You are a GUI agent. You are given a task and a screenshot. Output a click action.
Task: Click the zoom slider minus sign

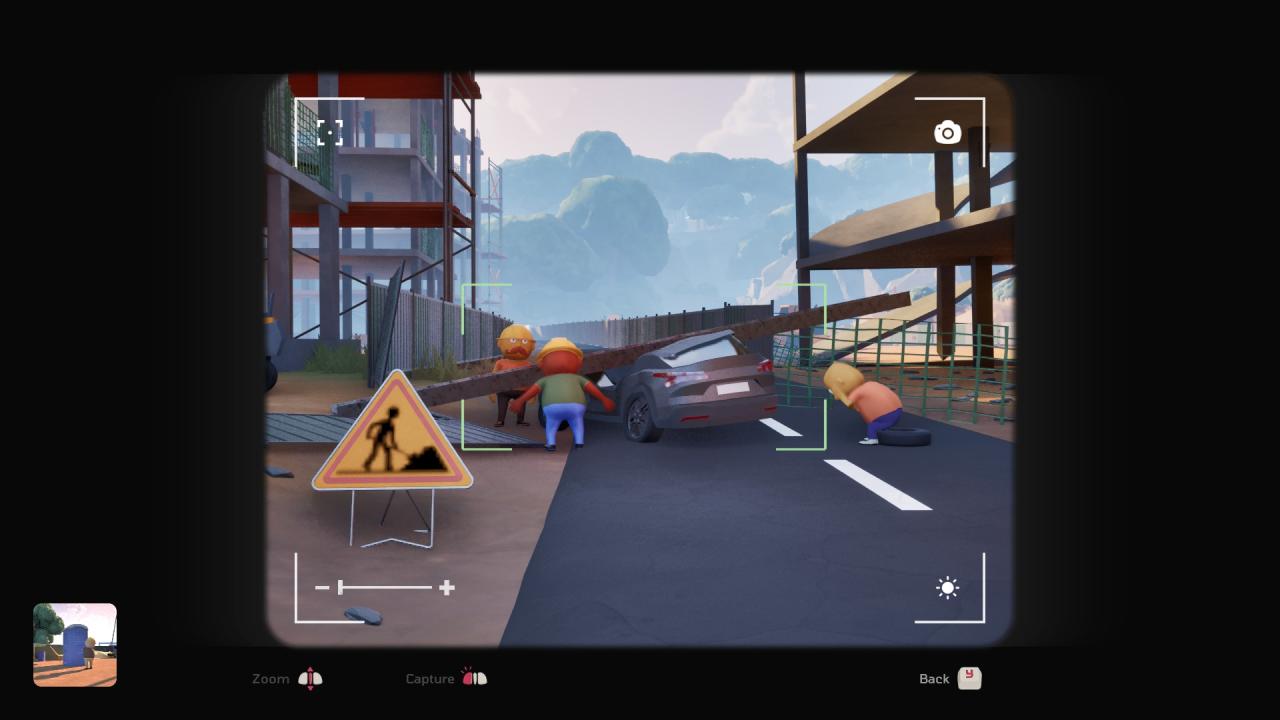coord(322,588)
